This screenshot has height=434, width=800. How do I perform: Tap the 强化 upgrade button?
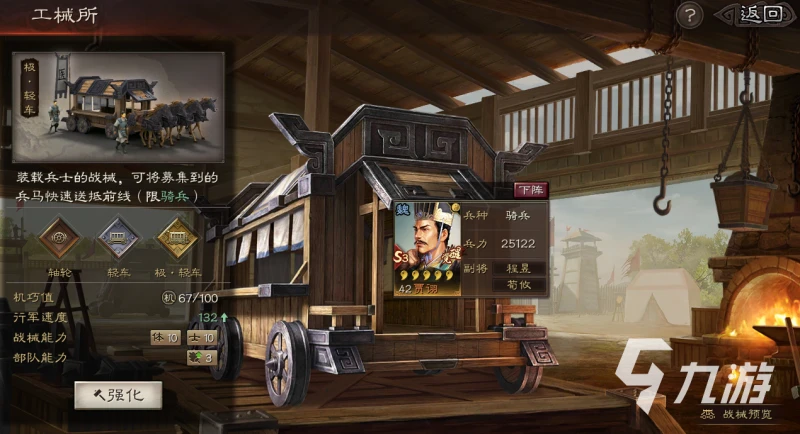coord(118,395)
